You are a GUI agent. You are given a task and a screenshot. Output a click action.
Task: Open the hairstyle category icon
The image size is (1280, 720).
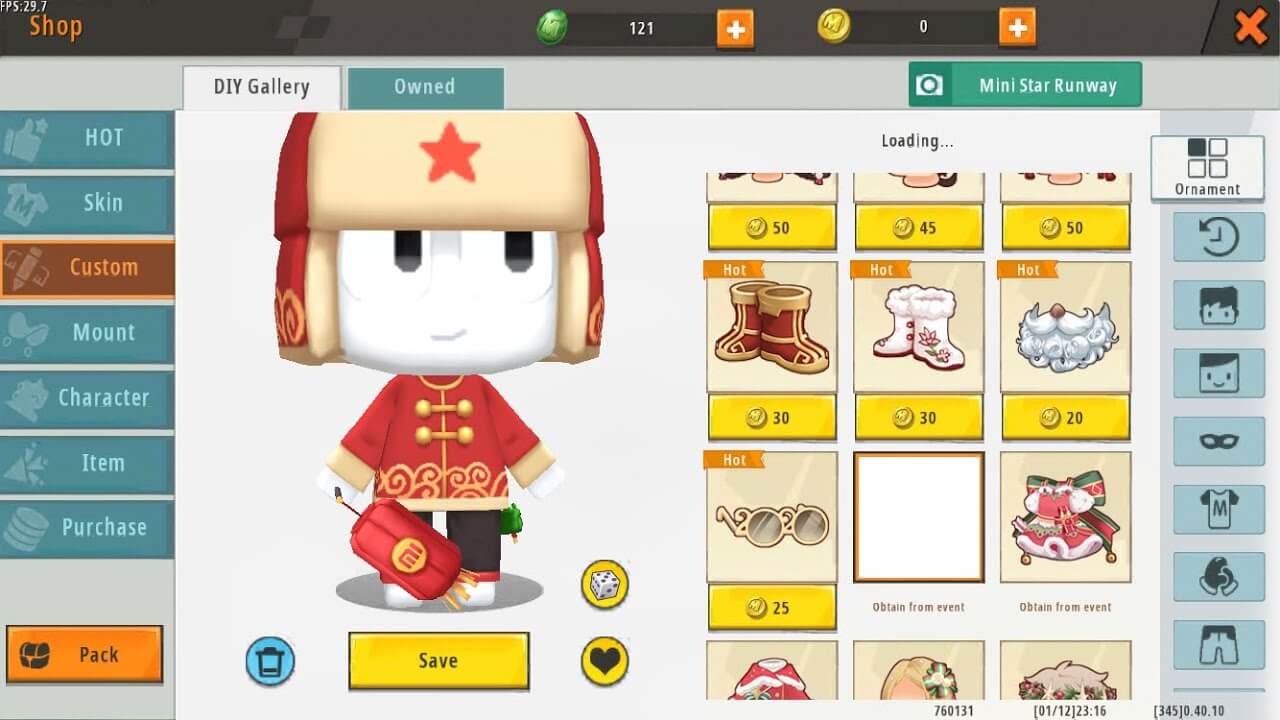point(1218,305)
